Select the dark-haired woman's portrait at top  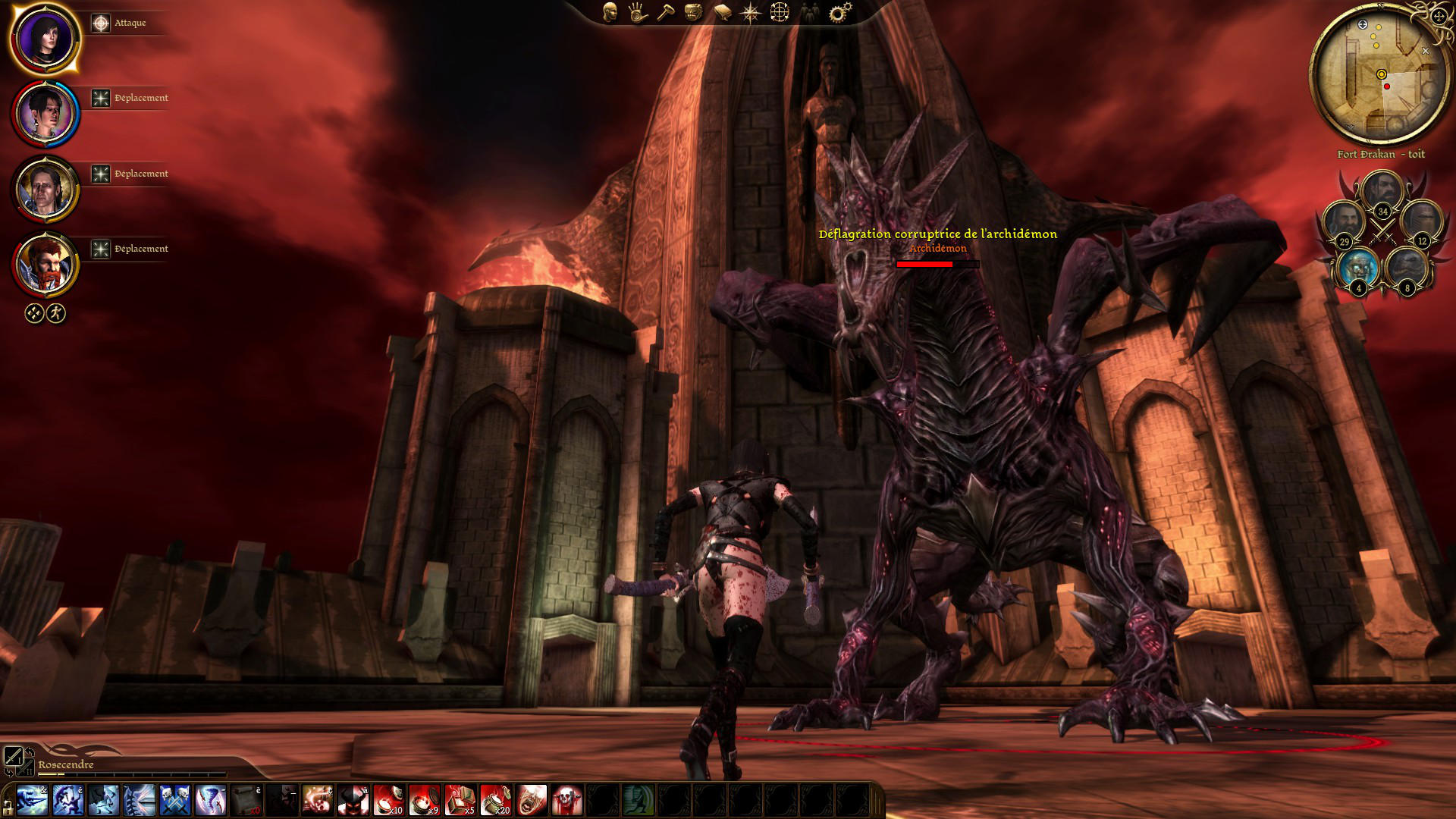pos(45,39)
